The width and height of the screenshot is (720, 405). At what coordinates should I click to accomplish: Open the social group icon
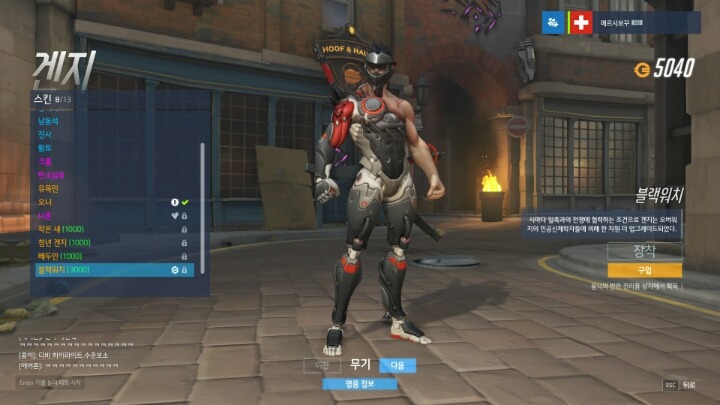pos(552,21)
